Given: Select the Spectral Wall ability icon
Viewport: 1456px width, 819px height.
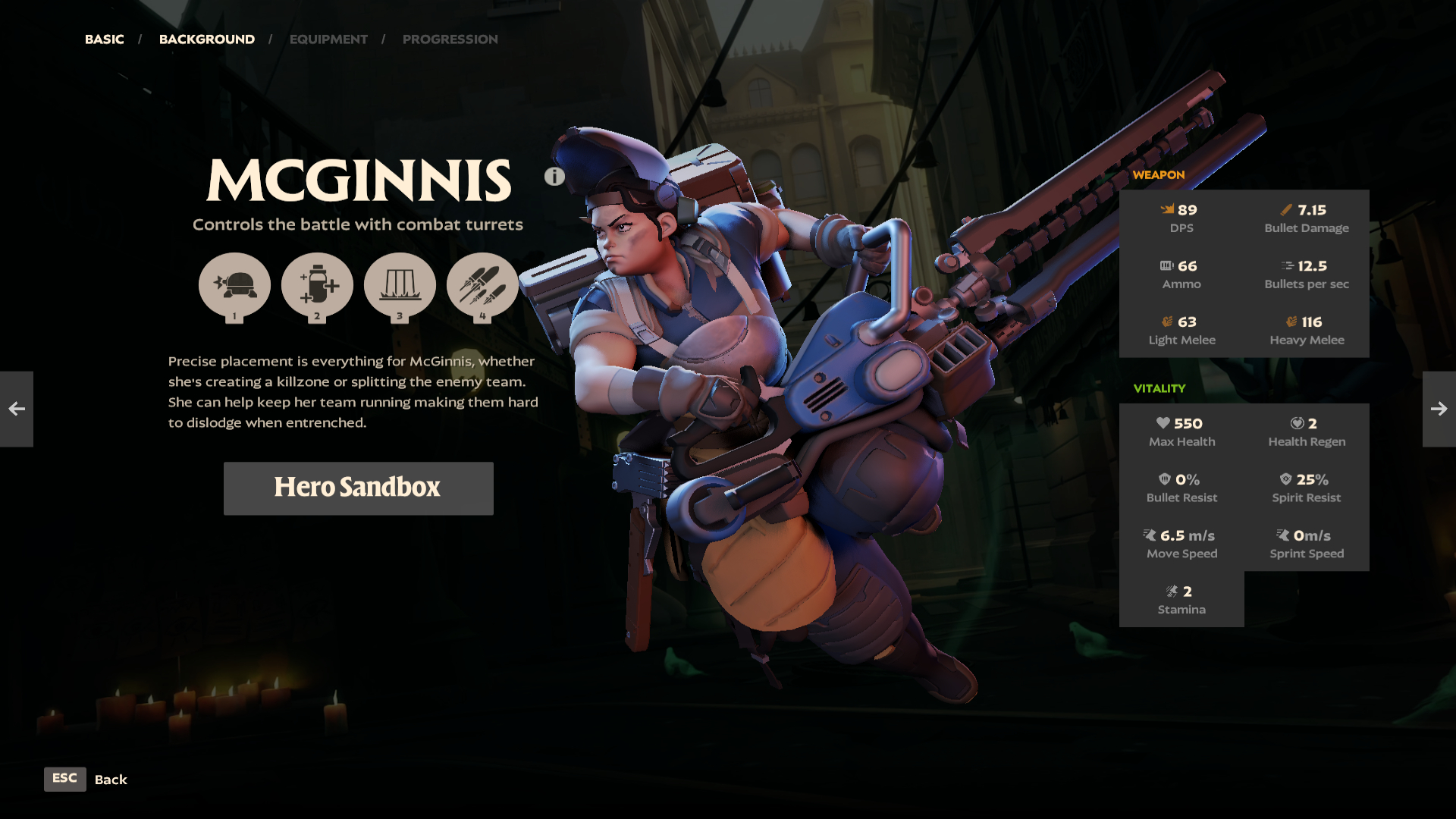Looking at the screenshot, I should pyautogui.click(x=400, y=286).
